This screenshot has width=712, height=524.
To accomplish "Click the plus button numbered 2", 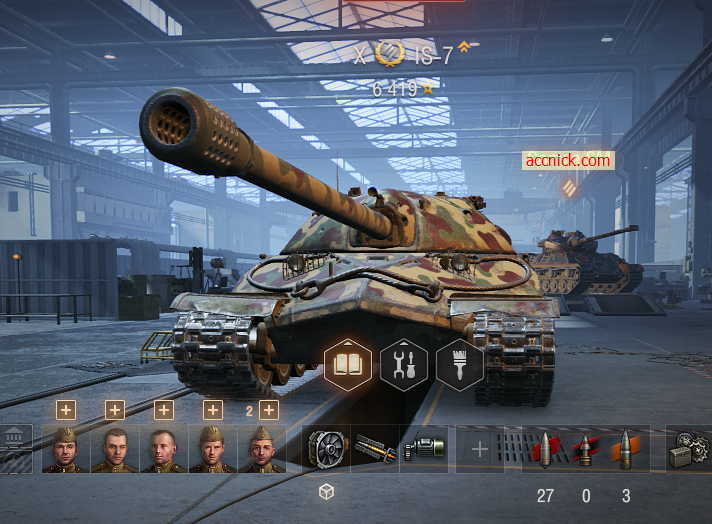I will pyautogui.click(x=268, y=409).
